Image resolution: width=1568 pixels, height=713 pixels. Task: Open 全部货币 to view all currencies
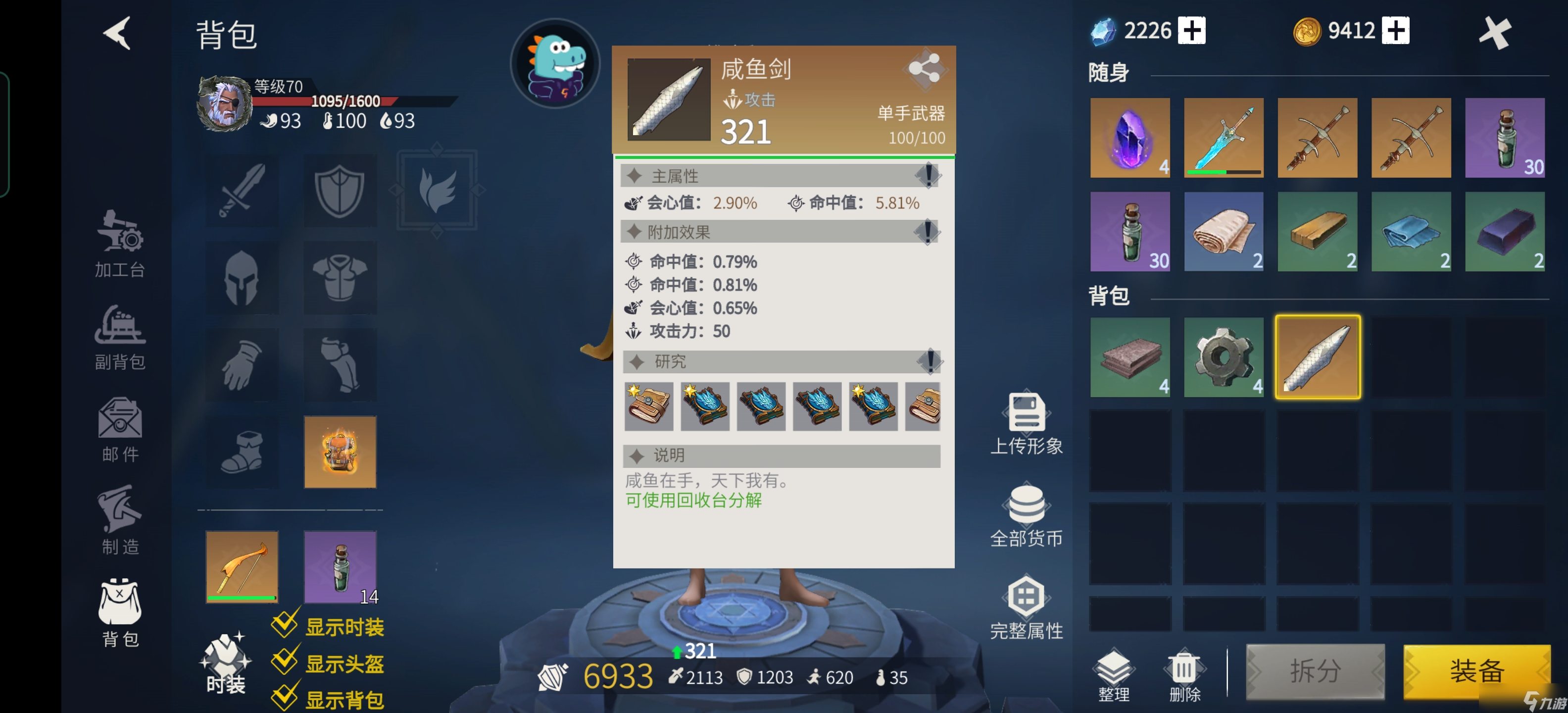tap(1027, 514)
